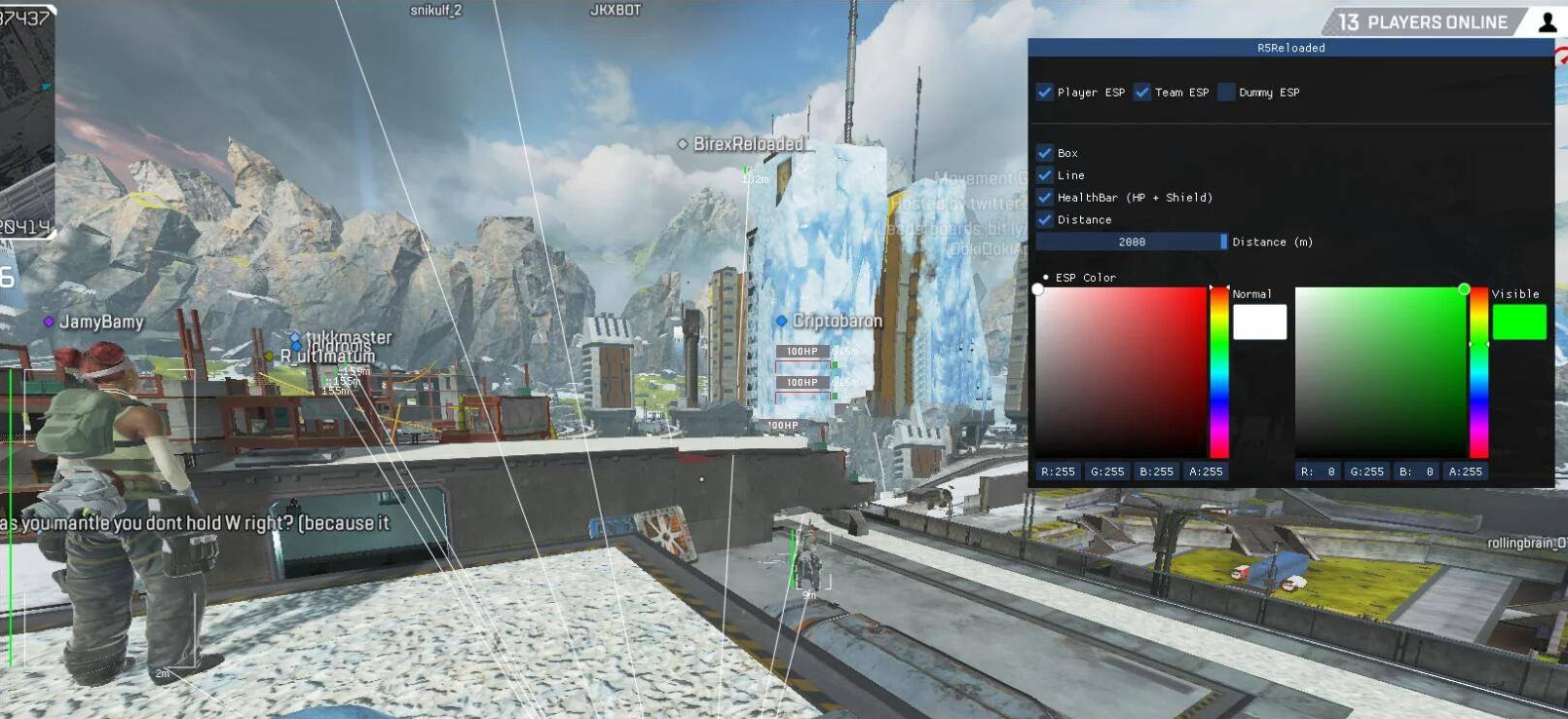Enable the Dummy ESP checkbox

pos(1227,93)
